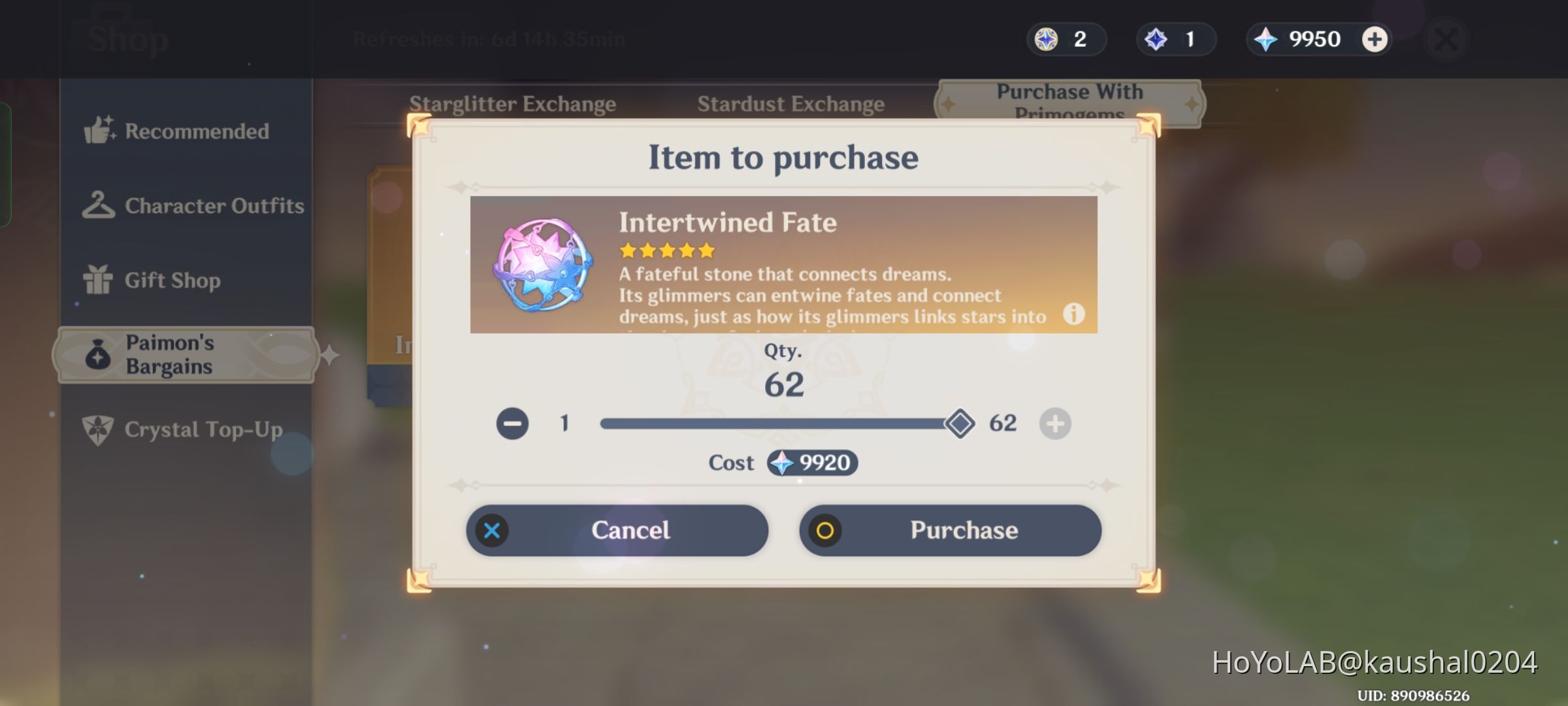Click the Primogem icon next to 9950
This screenshot has width=1568, height=706.
click(1264, 39)
